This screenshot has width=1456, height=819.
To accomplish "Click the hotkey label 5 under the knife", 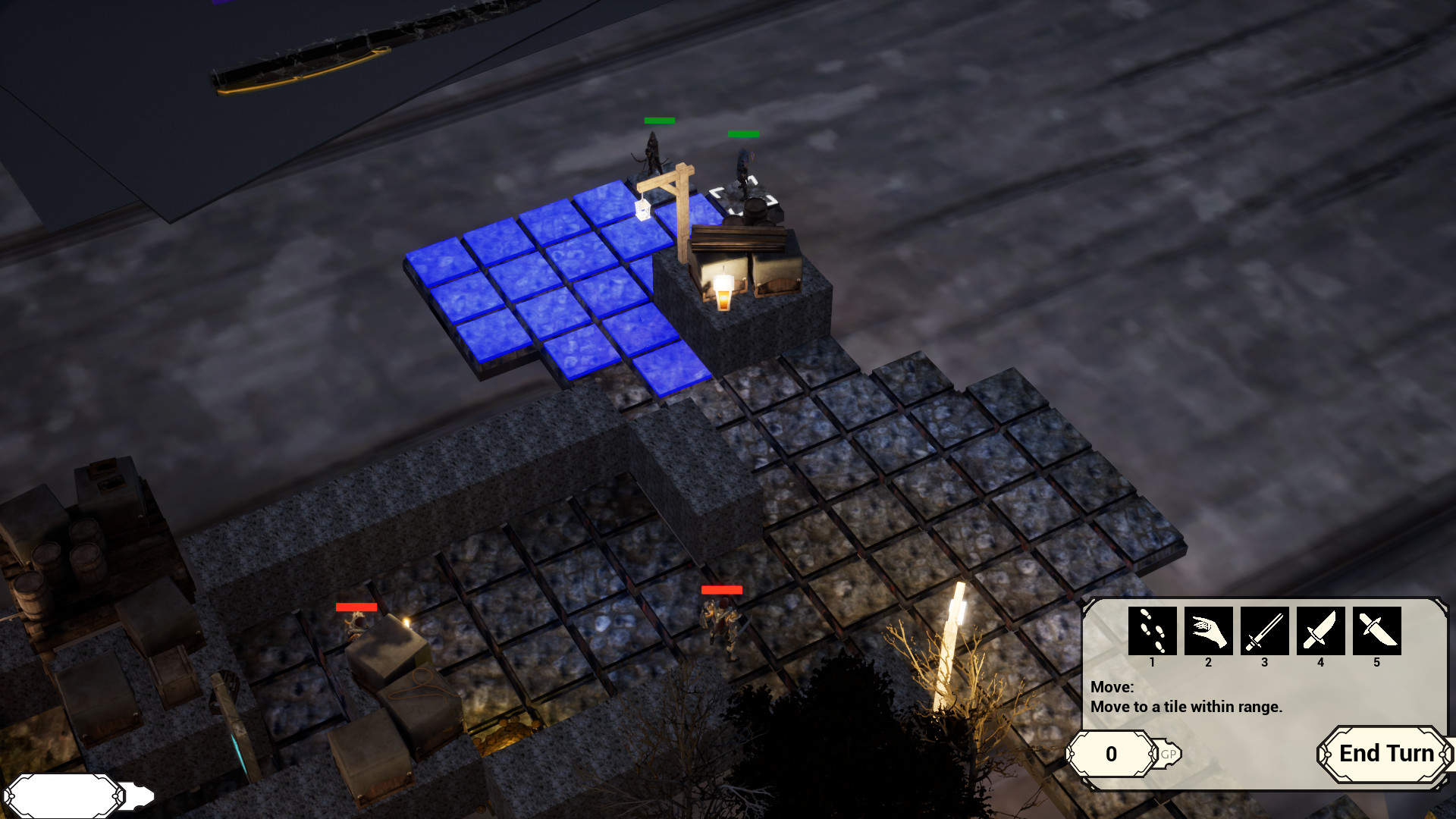I will coord(1376,661).
